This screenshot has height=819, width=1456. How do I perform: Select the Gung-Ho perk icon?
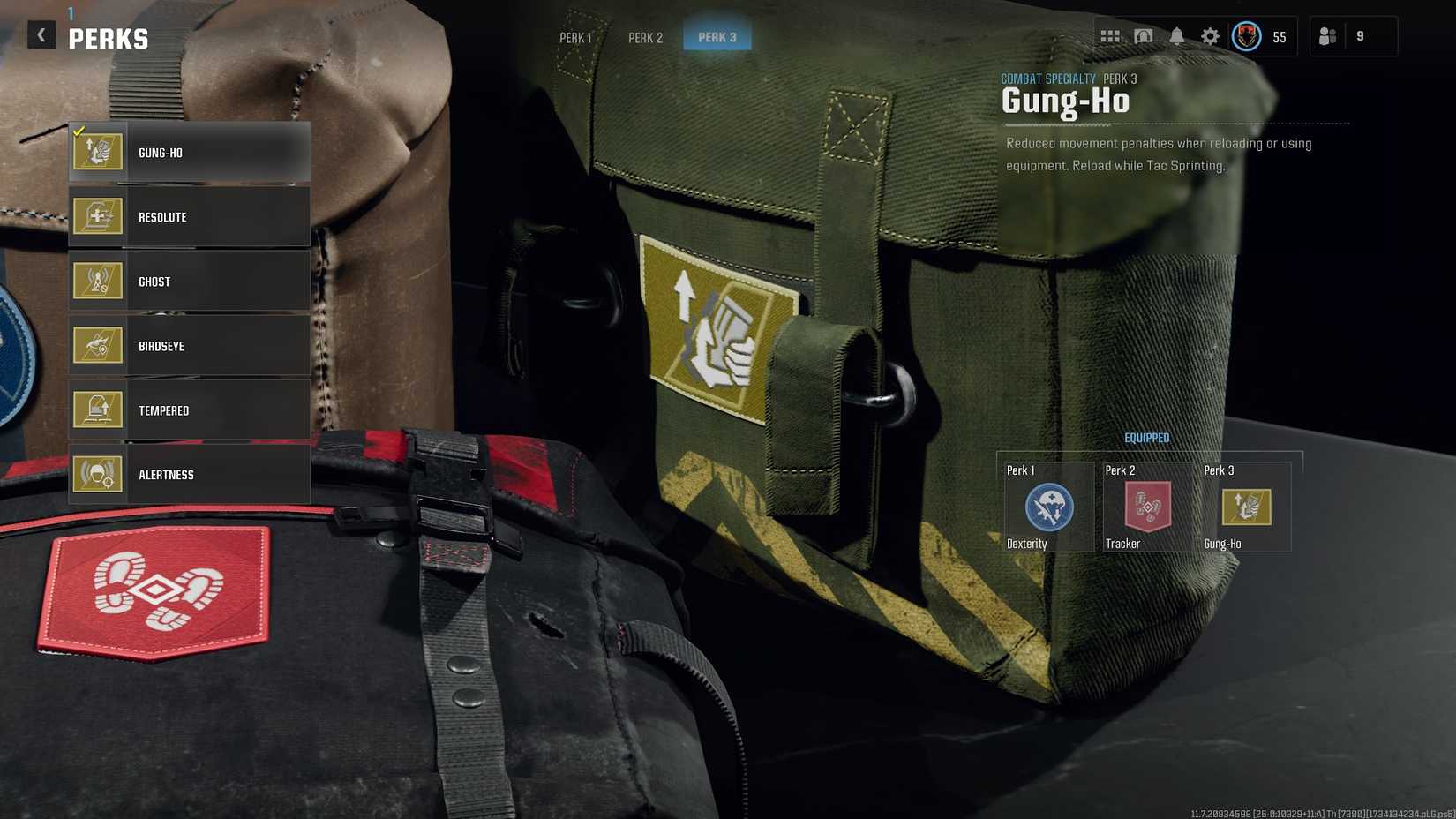coord(98,152)
